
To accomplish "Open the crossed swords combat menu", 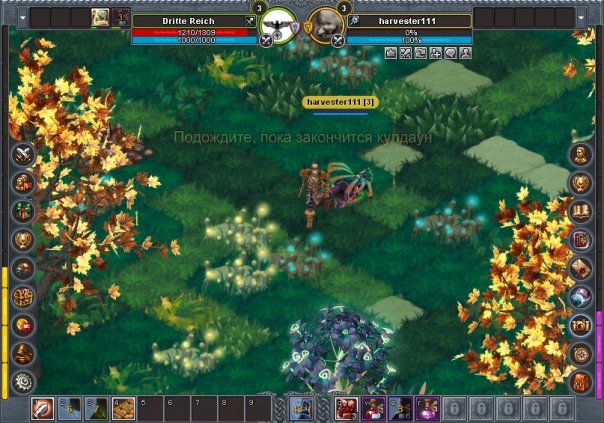I will [x=23, y=155].
